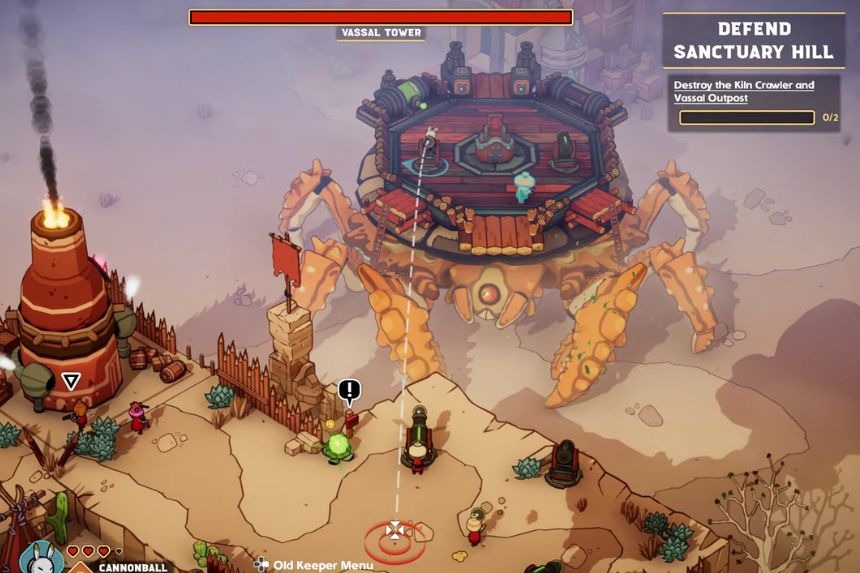Click the rabbit character portrait
860x573 pixels.
coord(40,556)
